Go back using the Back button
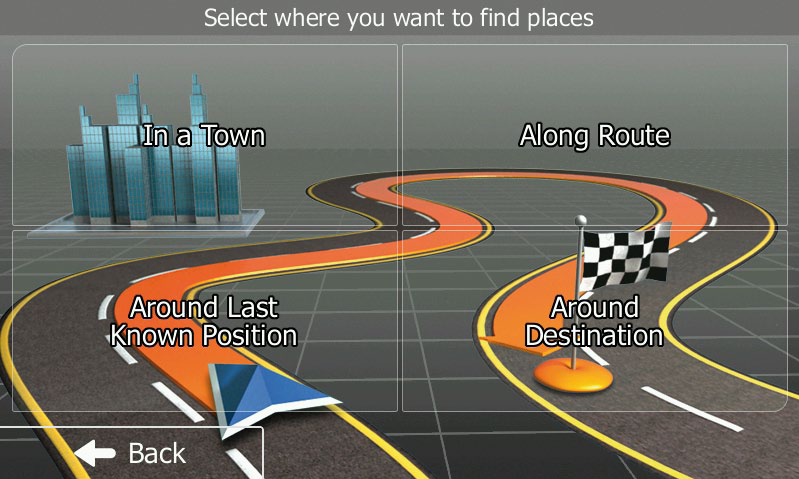Image resolution: width=799 pixels, height=479 pixels. coord(130,453)
